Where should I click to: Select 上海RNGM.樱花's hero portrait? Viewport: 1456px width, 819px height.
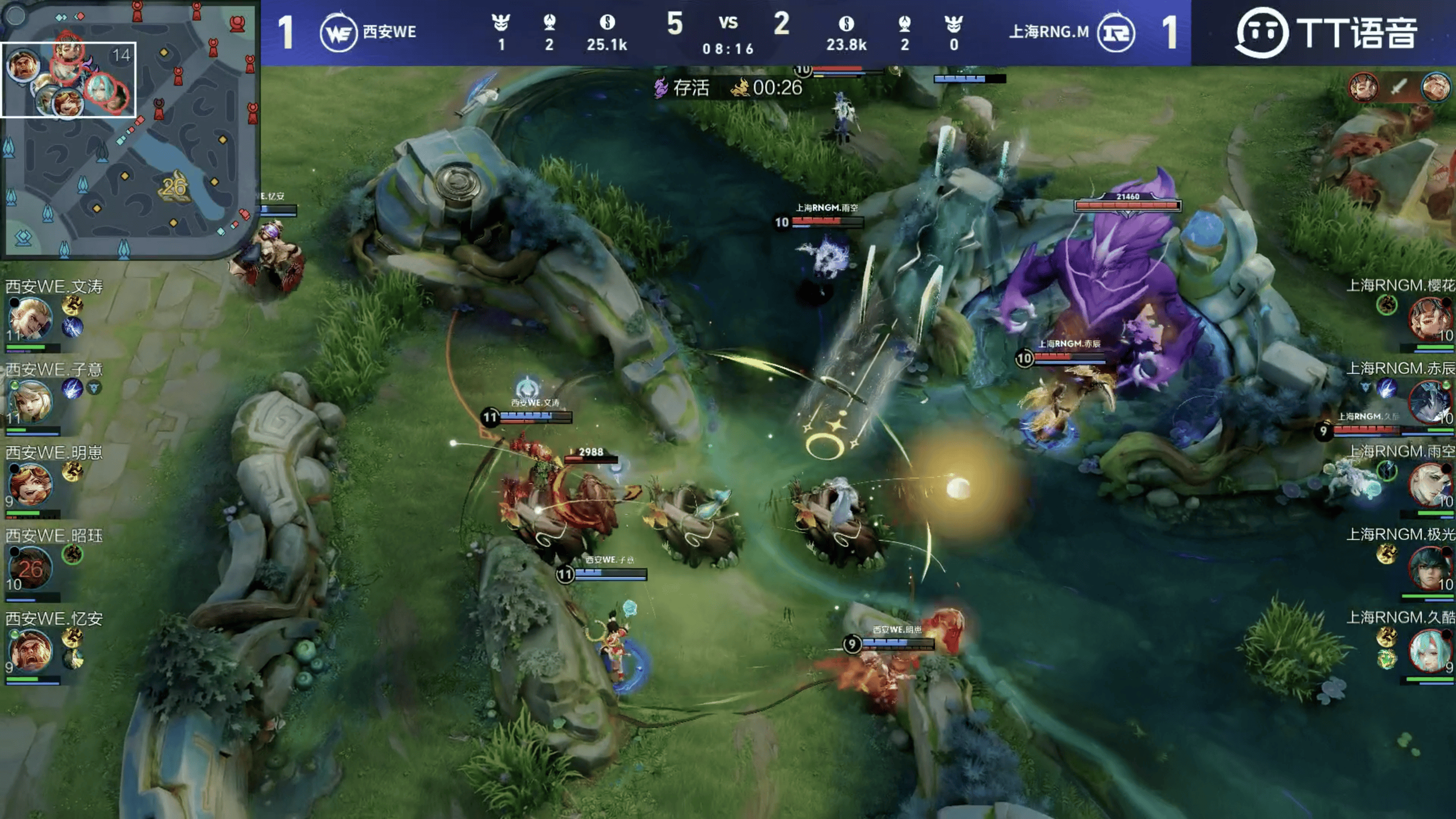(1428, 318)
